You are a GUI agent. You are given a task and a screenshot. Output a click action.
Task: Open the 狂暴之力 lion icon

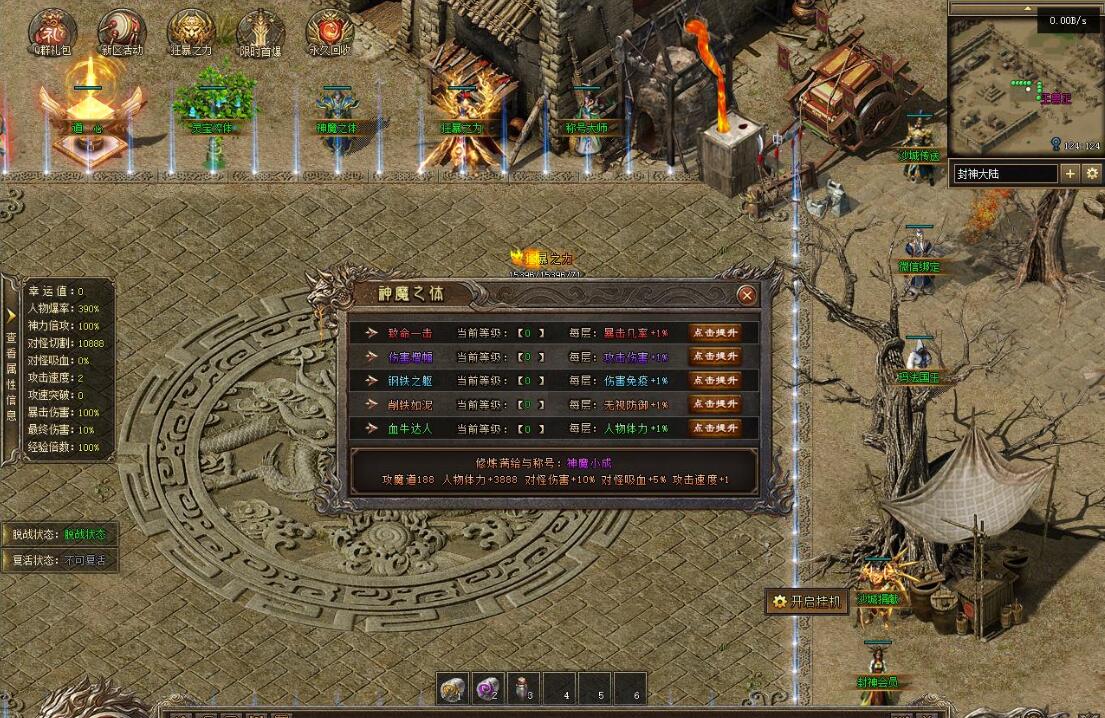pos(190,30)
